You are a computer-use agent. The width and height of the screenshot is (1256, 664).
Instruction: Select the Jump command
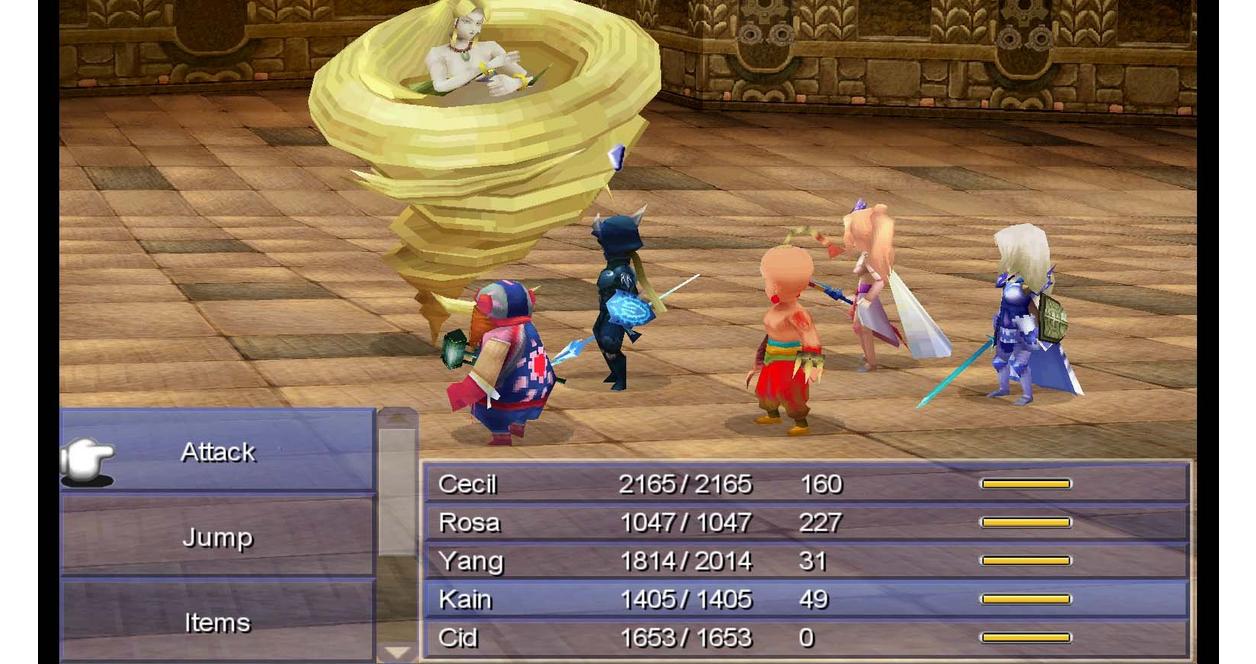tap(218, 538)
